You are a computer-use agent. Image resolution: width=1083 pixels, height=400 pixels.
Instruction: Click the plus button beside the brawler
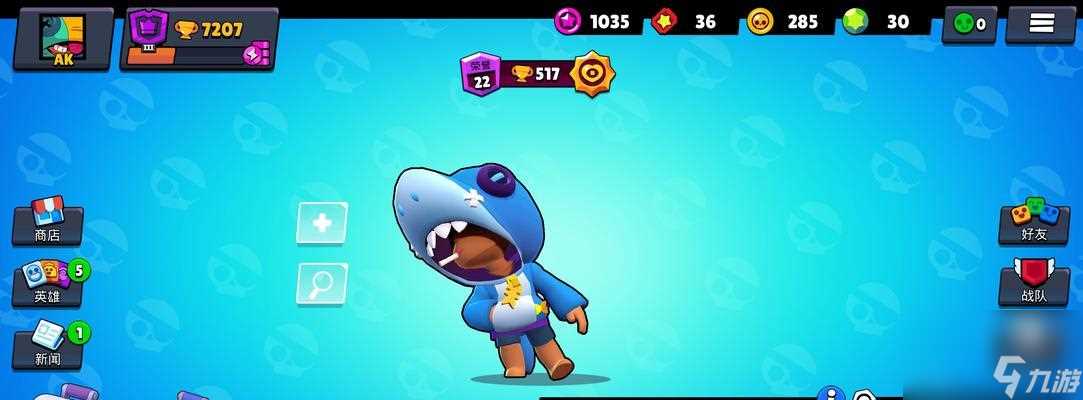322,223
